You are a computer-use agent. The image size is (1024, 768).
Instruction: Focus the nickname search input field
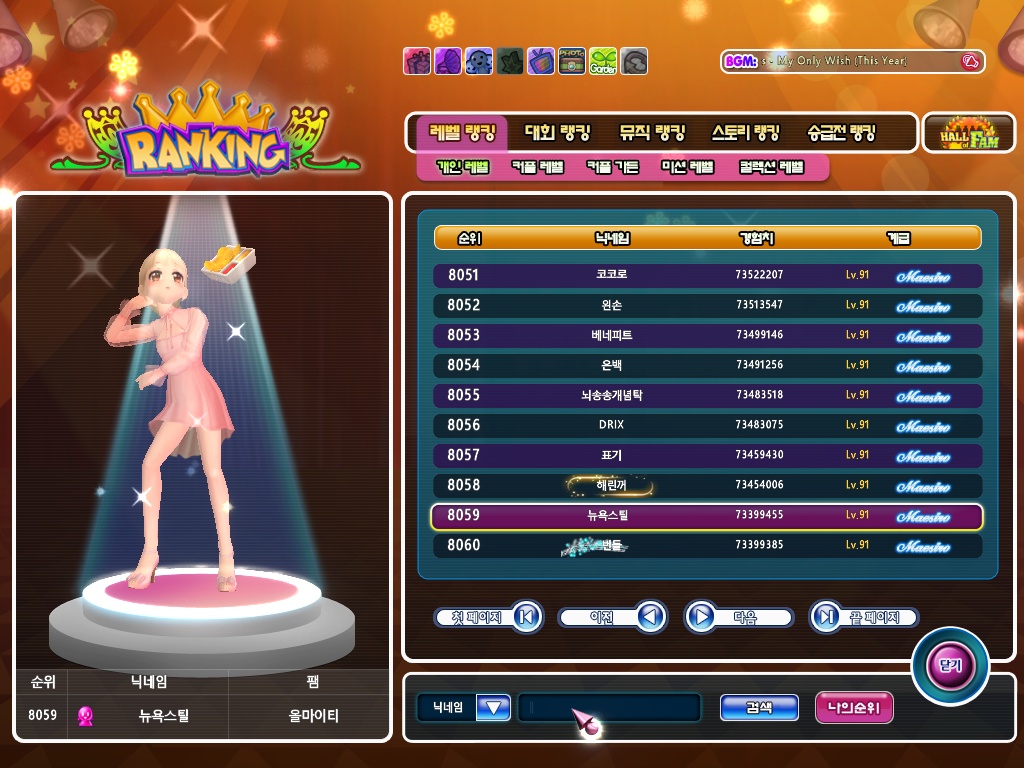[x=608, y=708]
